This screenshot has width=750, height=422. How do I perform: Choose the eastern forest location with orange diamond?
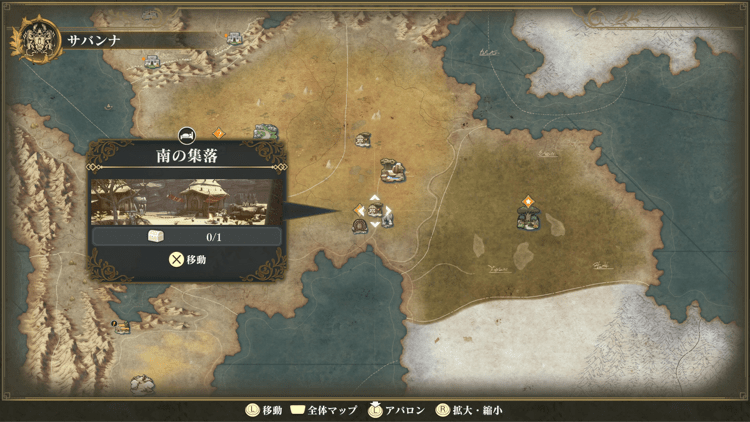click(x=529, y=216)
